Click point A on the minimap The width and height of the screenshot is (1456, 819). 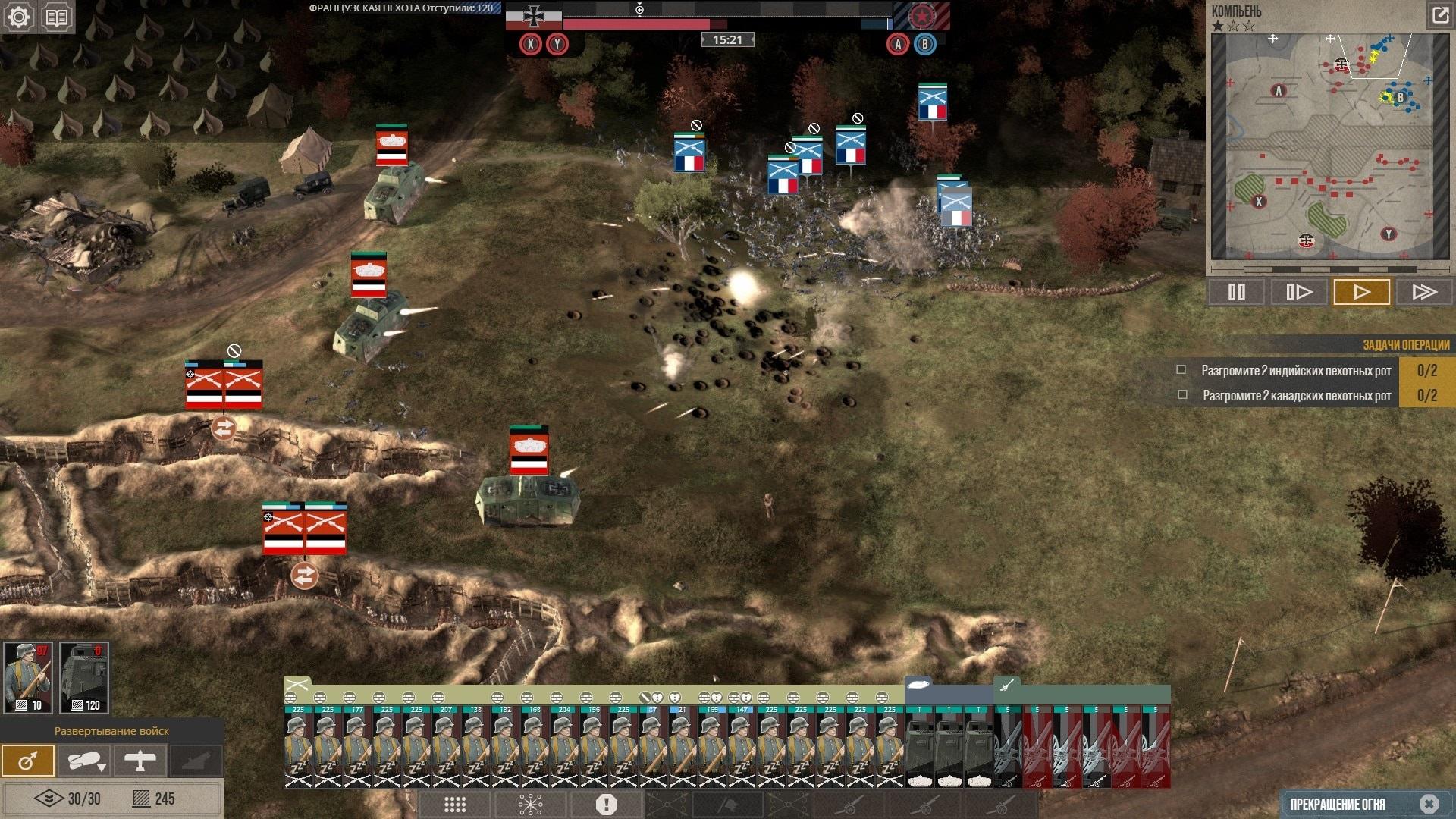[x=1279, y=91]
